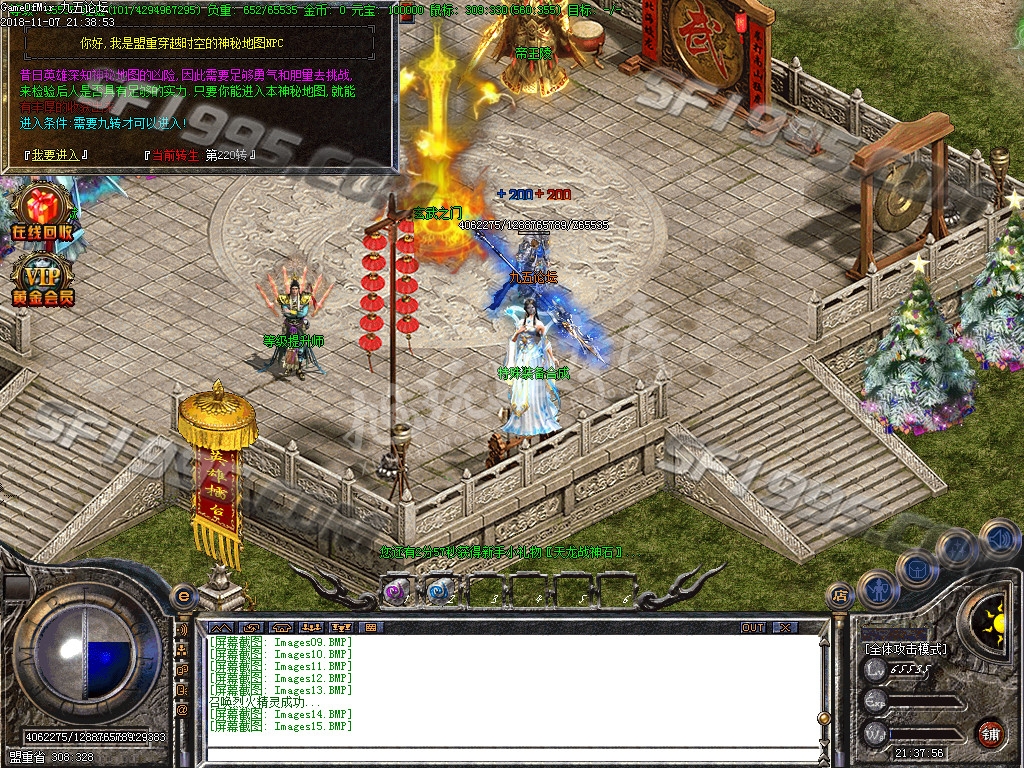Click the chat scrollbar's round gold handle
Viewport: 1024px width, 768px height.
[x=822, y=717]
